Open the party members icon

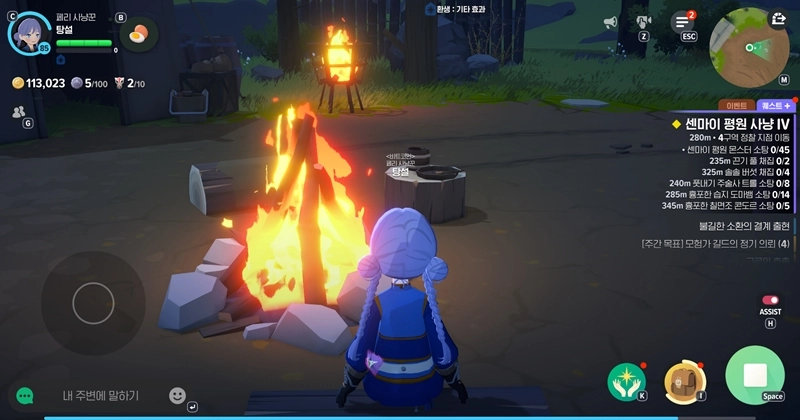(18, 113)
